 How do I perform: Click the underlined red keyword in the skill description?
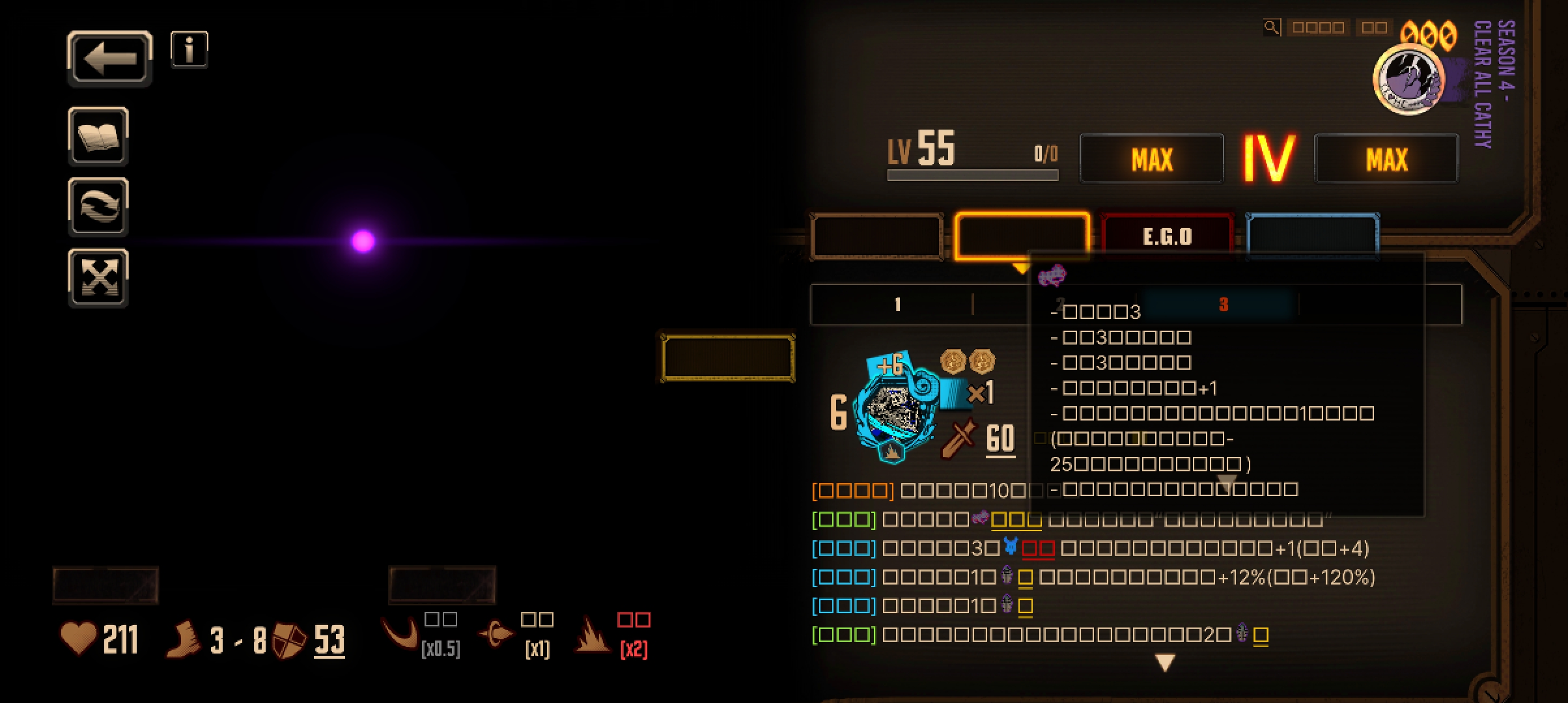click(x=1038, y=549)
